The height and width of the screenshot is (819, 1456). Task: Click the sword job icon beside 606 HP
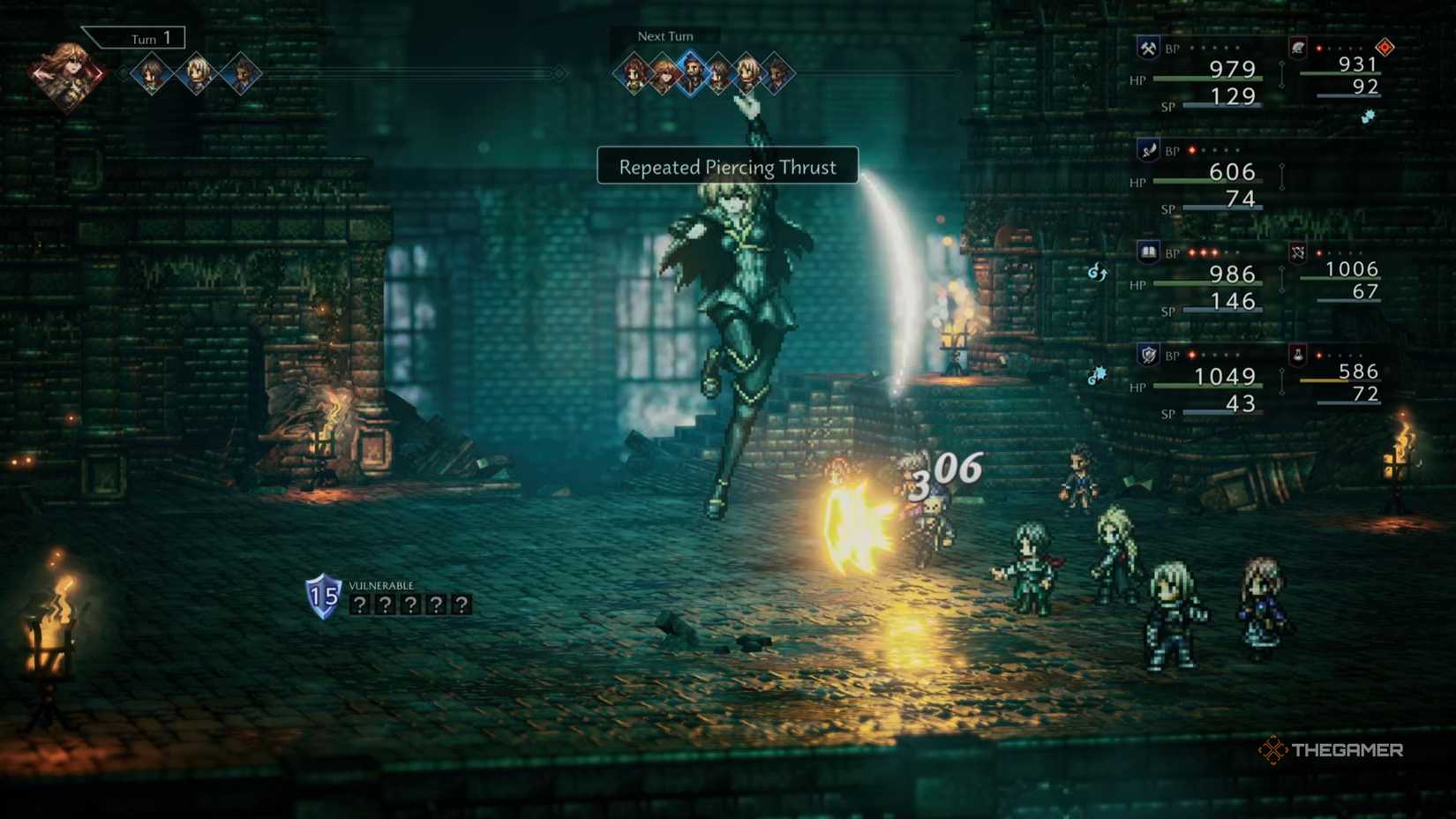(x=1149, y=151)
